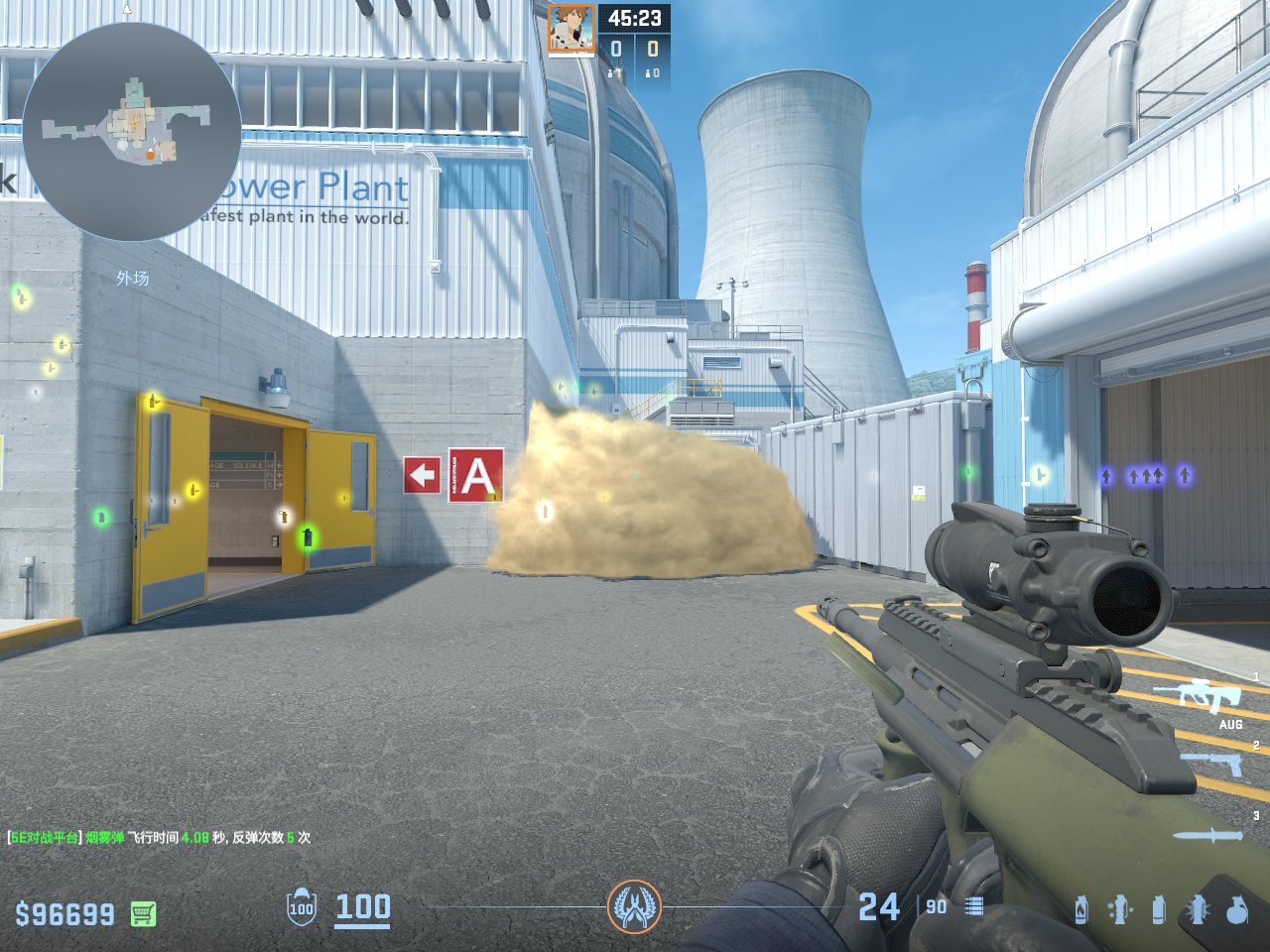Switch to the silenced pistol slot
The width and height of the screenshot is (1270, 952).
pyautogui.click(x=1212, y=763)
